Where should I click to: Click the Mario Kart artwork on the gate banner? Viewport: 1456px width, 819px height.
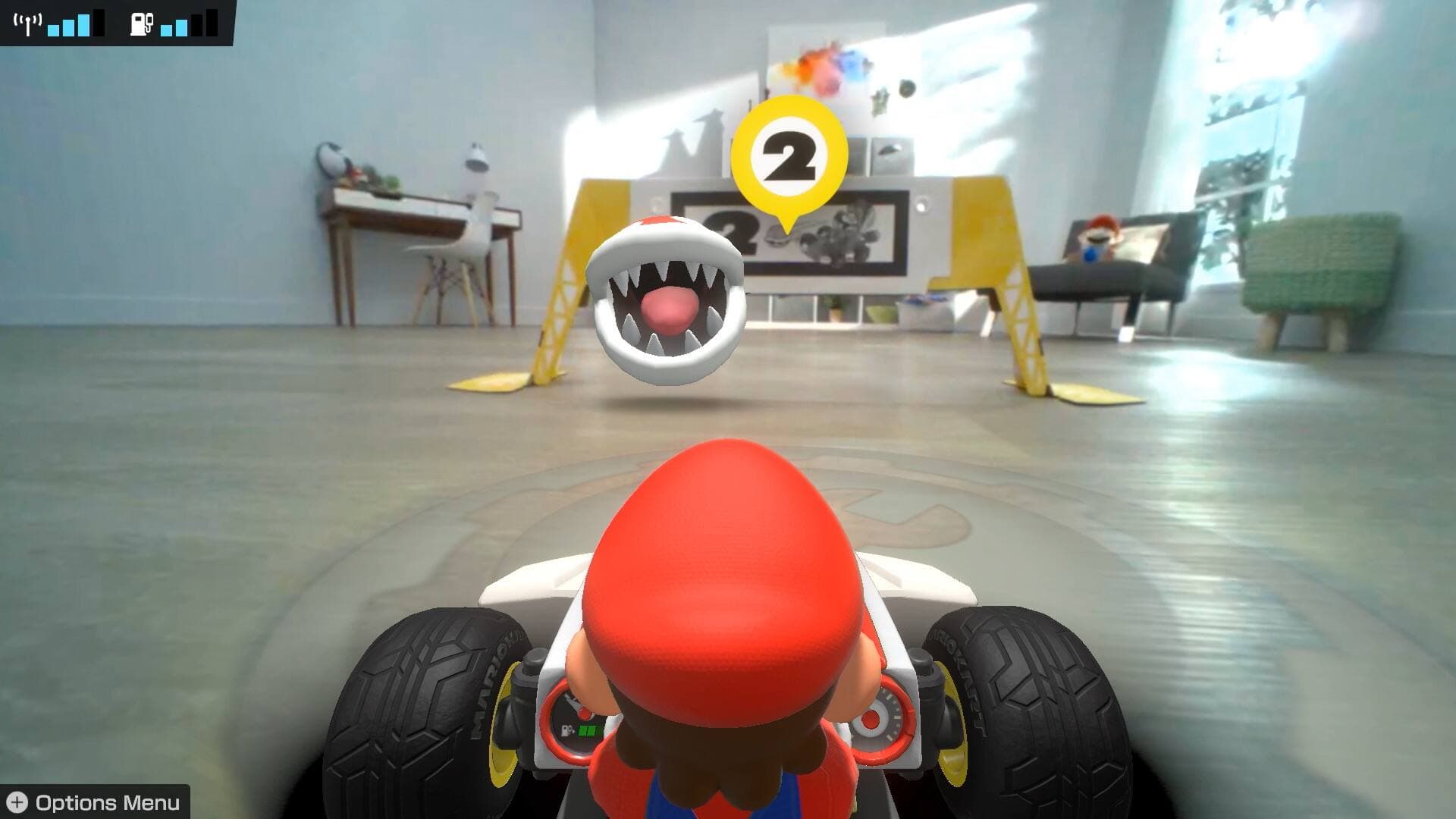842,230
